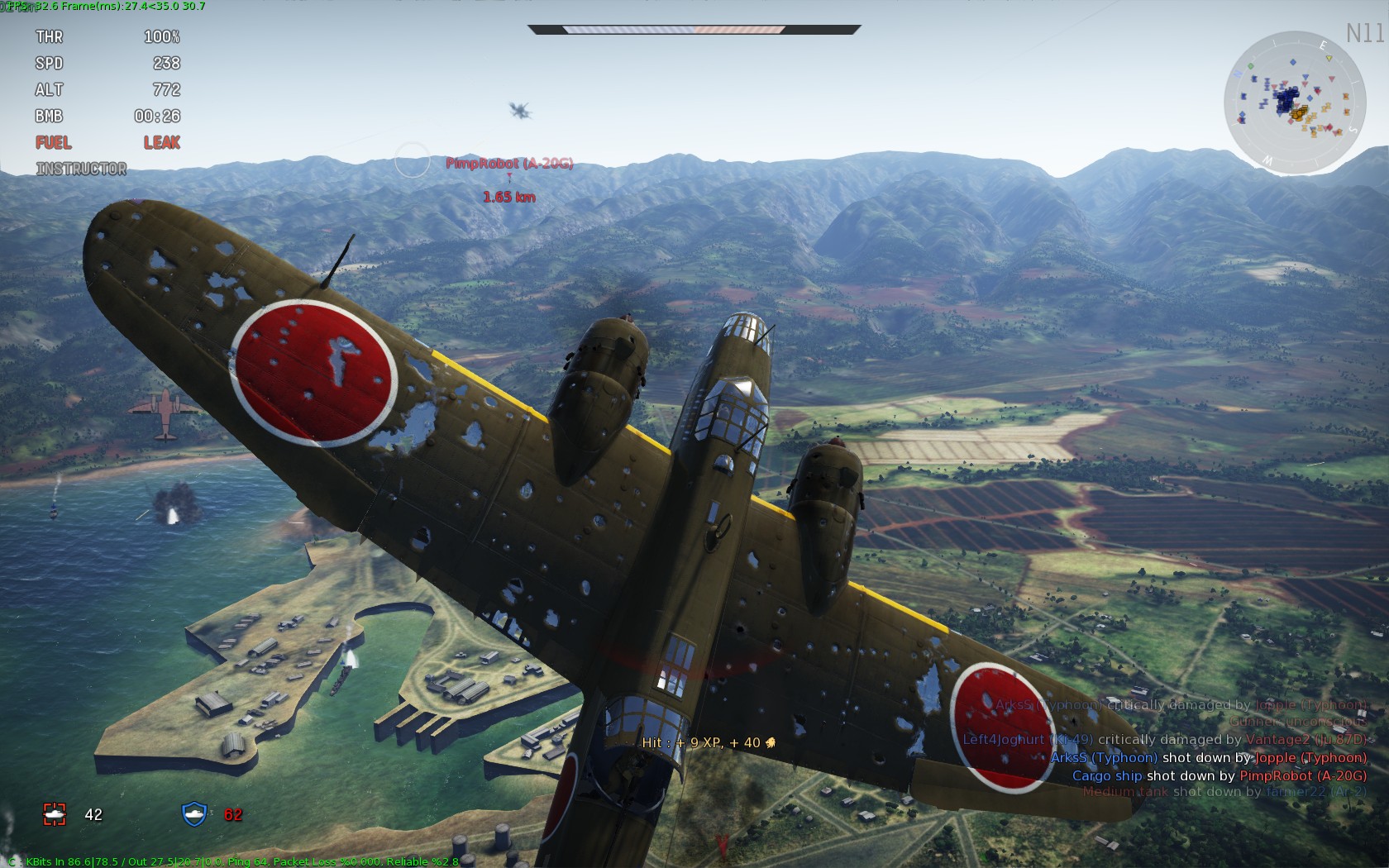Click the blue shield ground units icon
Screen dimensions: 1389x868
pos(194,814)
